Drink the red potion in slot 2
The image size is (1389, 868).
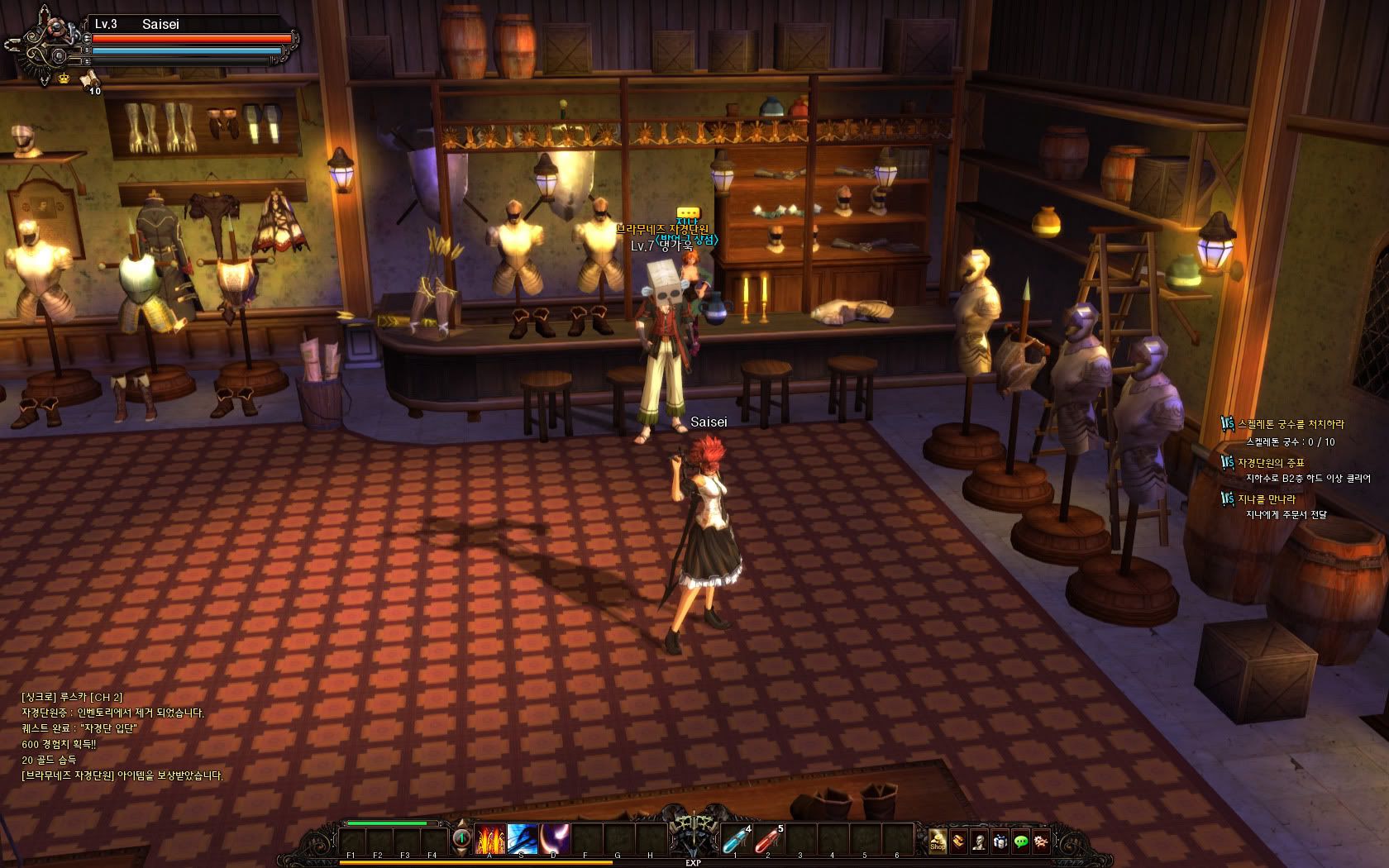click(x=767, y=839)
